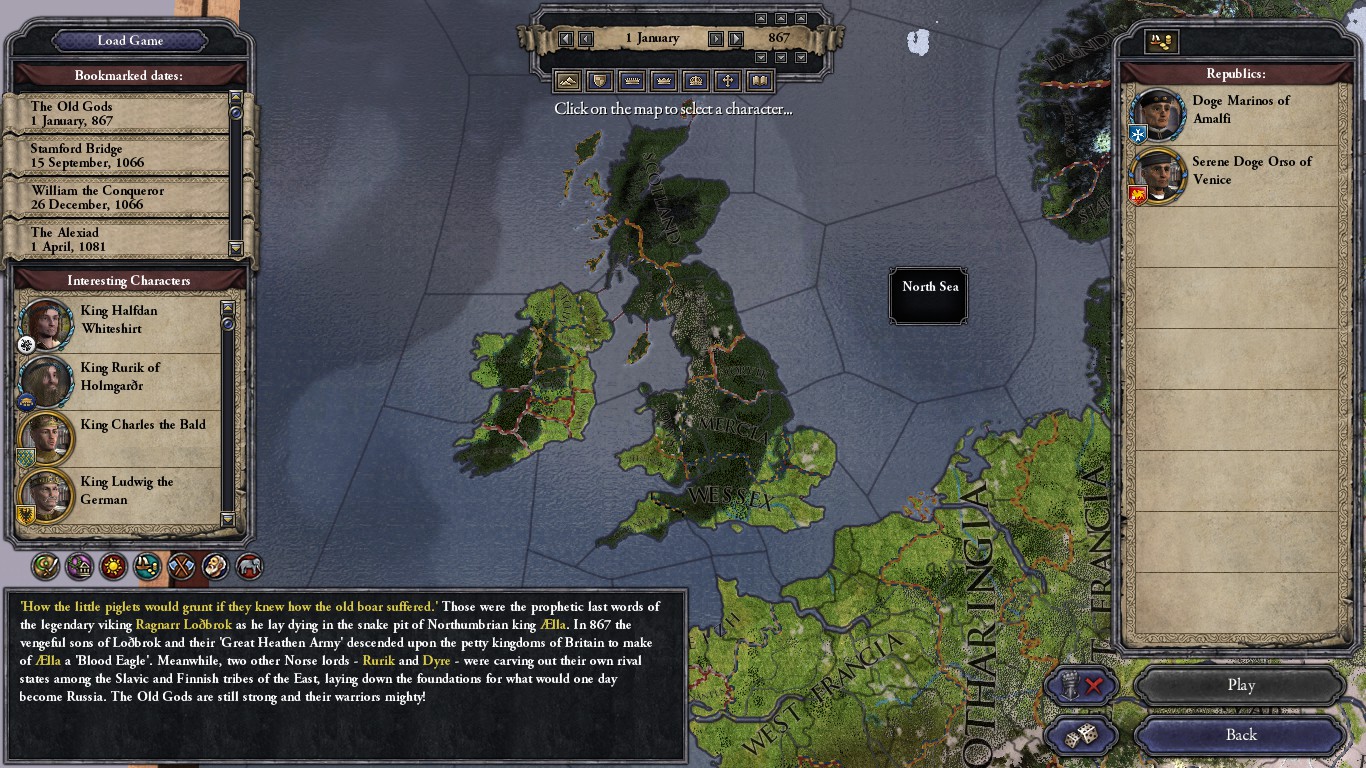Choose King Ludwig the German

118,491
